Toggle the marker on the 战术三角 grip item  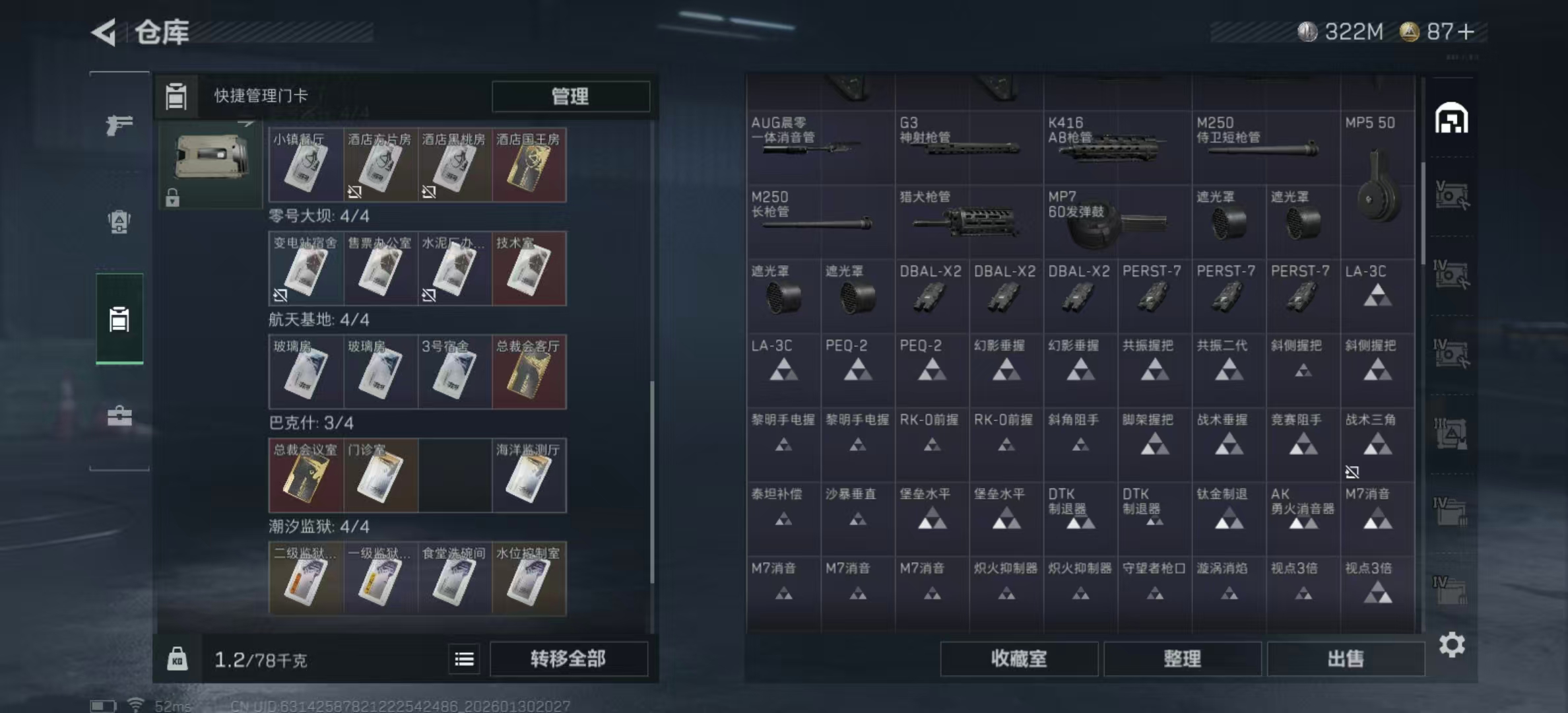1350,472
